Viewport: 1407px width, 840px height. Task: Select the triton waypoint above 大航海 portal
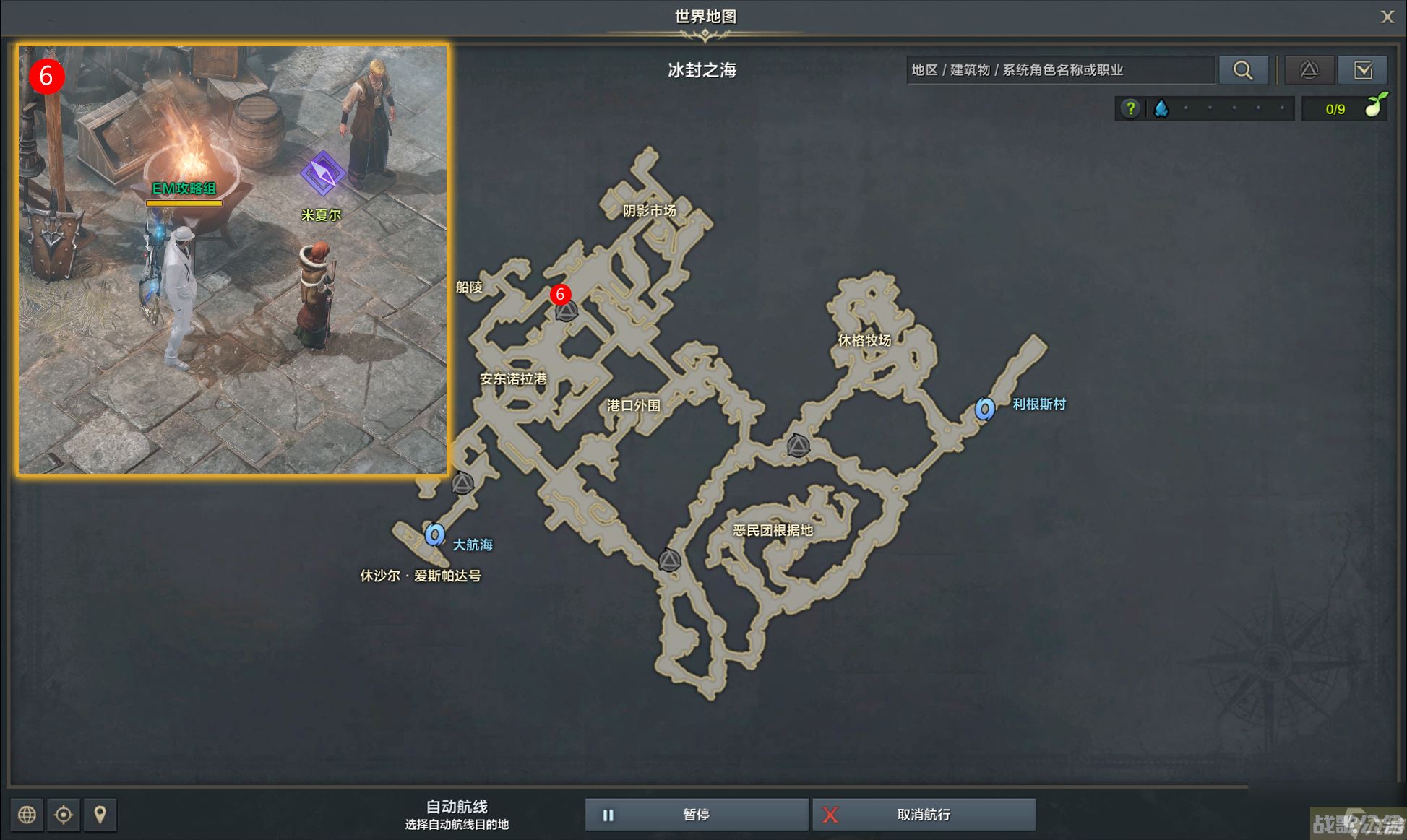point(462,482)
